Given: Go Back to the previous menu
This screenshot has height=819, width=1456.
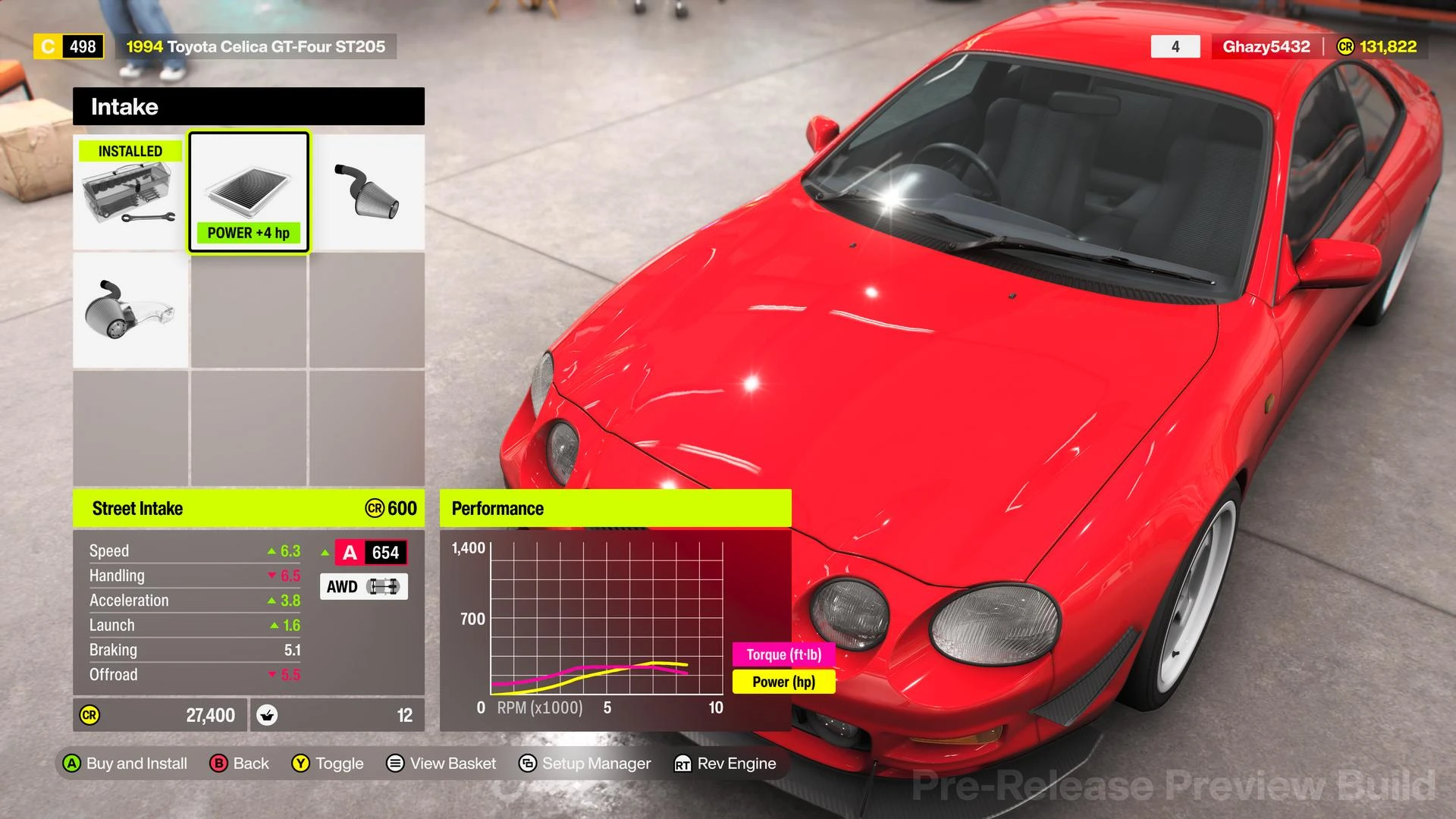Looking at the screenshot, I should (240, 764).
